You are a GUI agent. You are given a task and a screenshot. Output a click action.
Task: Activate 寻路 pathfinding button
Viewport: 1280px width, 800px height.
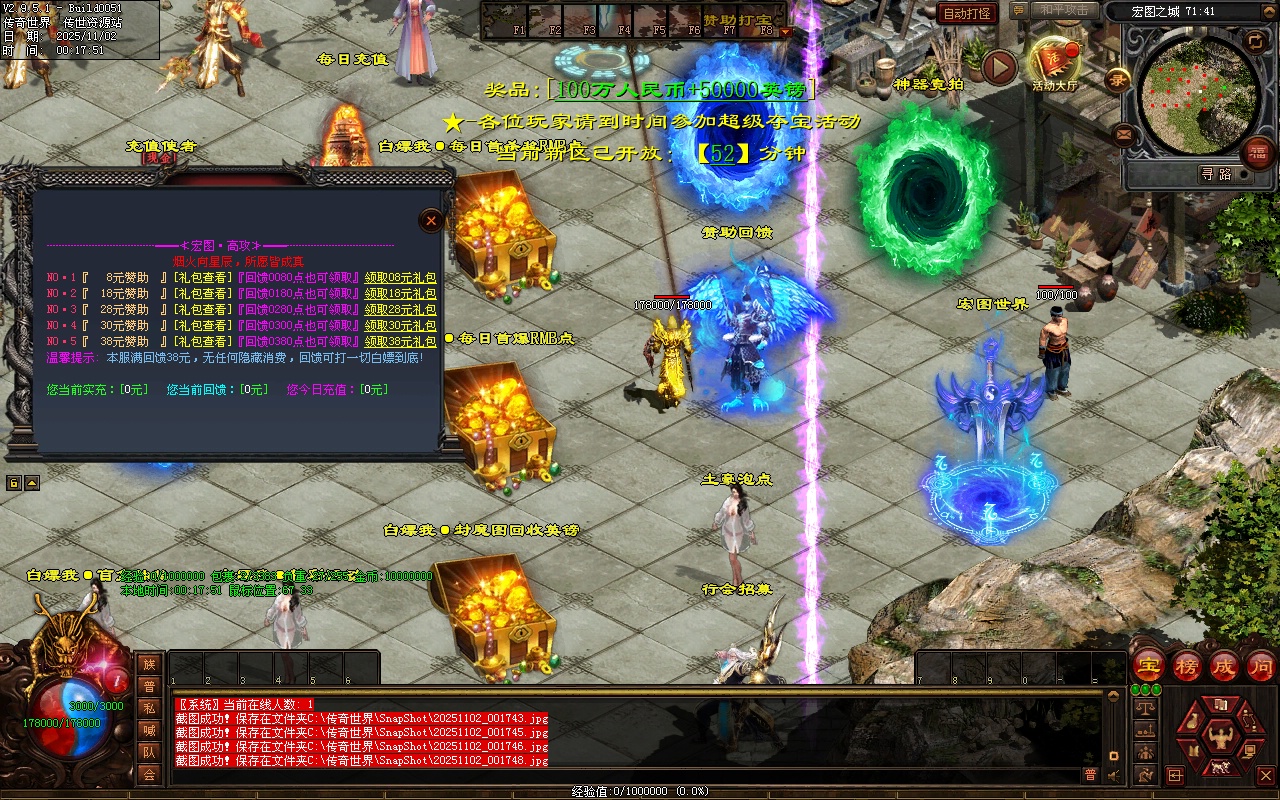pyautogui.click(x=1215, y=174)
